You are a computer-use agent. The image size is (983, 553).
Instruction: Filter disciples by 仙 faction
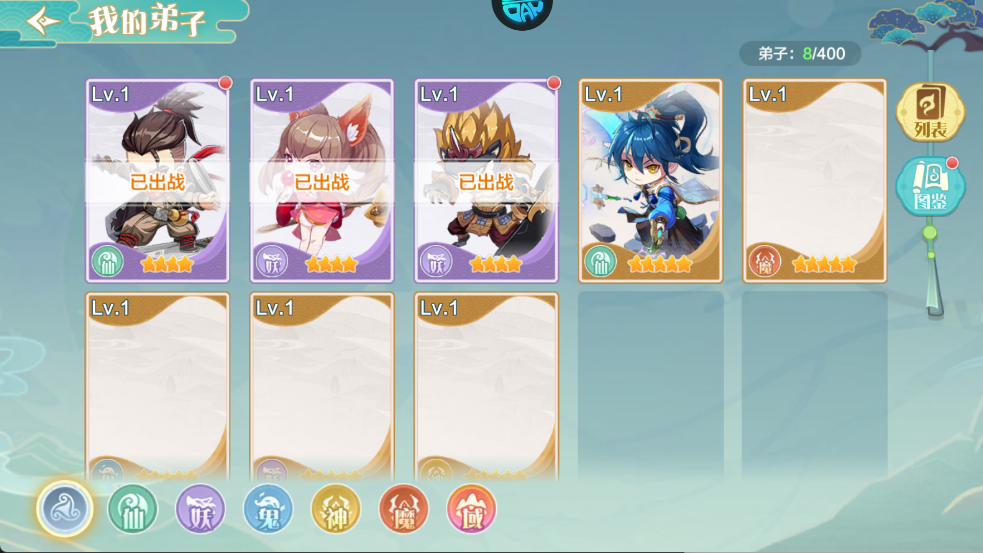tap(132, 509)
